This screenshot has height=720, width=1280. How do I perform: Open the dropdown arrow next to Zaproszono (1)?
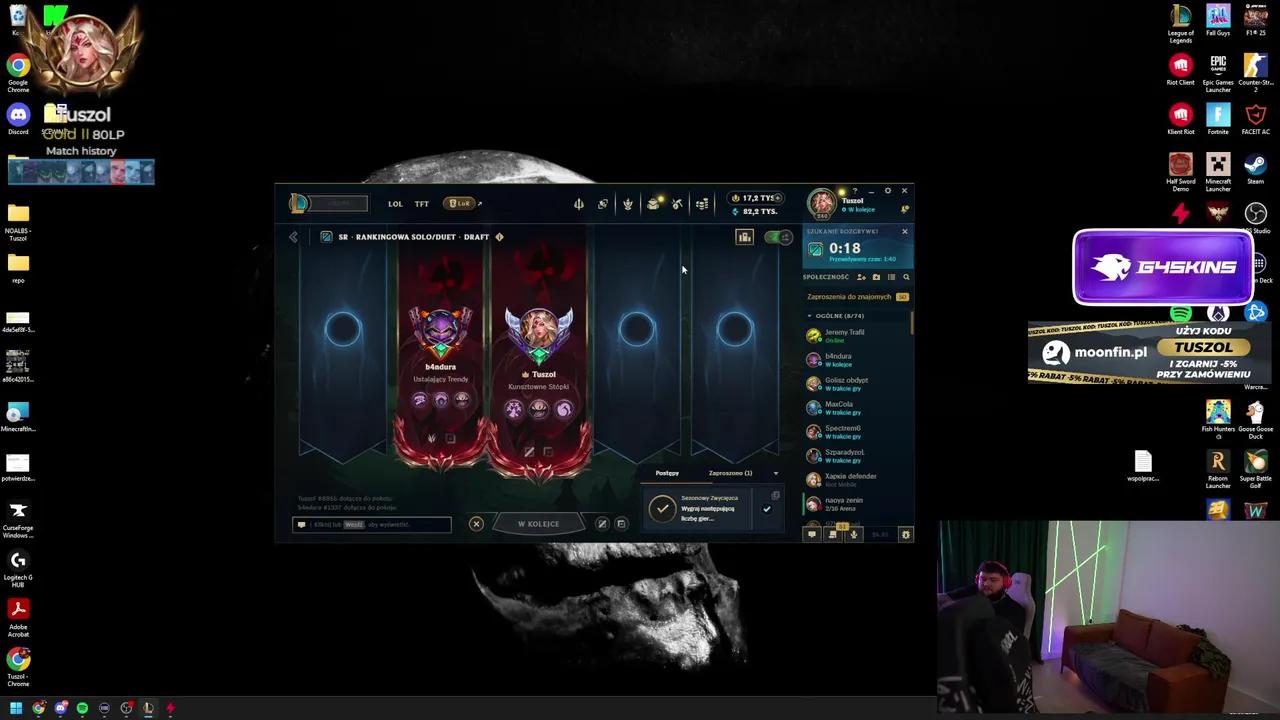coord(777,473)
